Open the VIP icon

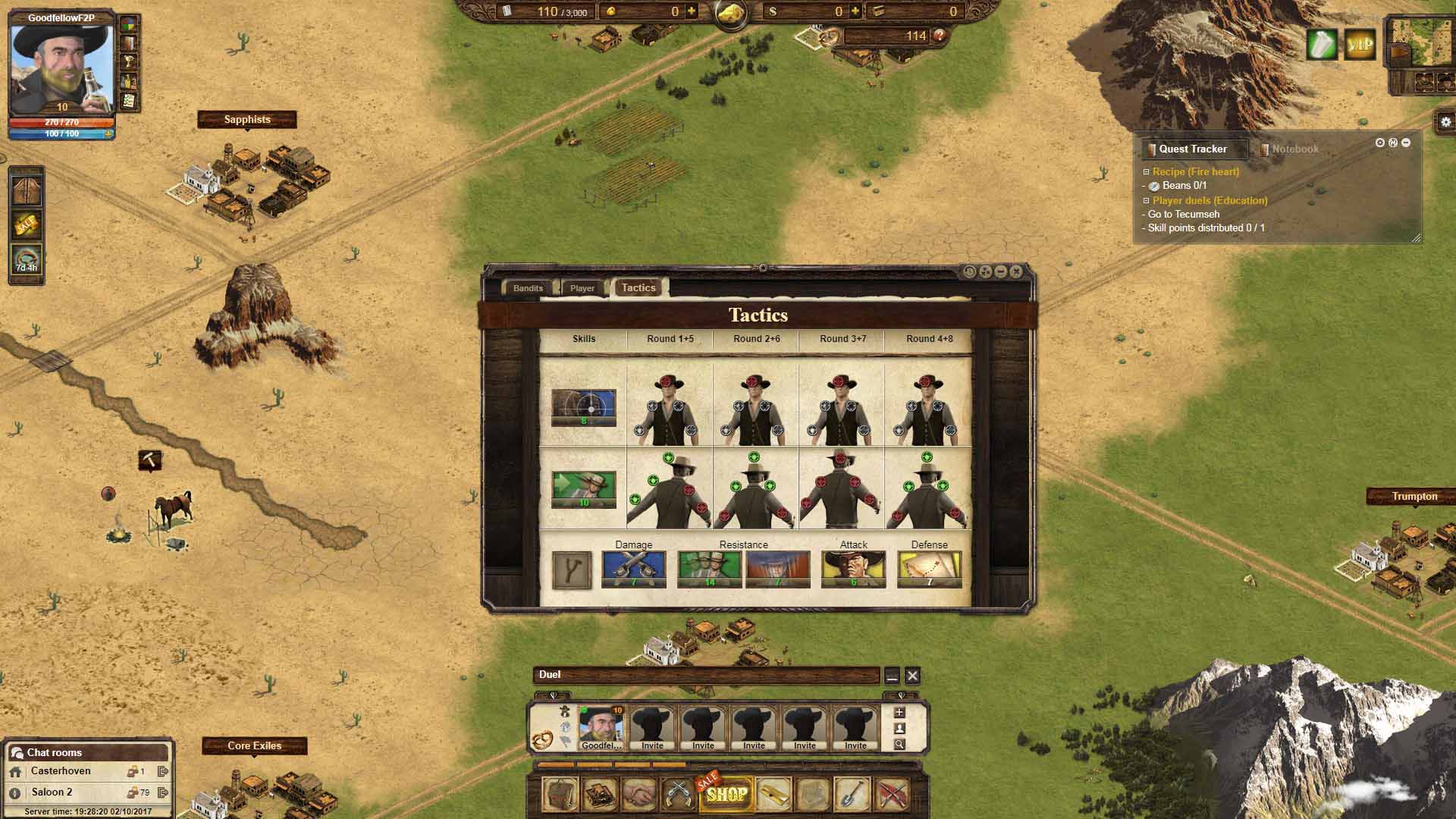tap(1360, 45)
